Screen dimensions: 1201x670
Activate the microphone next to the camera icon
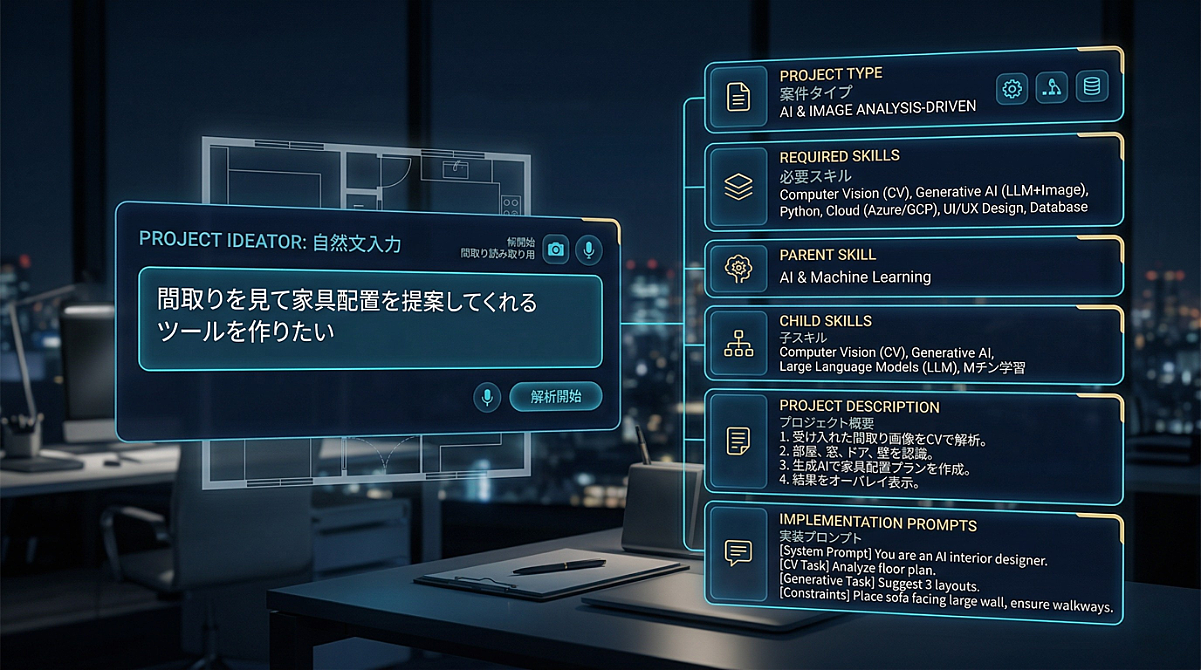pos(589,250)
